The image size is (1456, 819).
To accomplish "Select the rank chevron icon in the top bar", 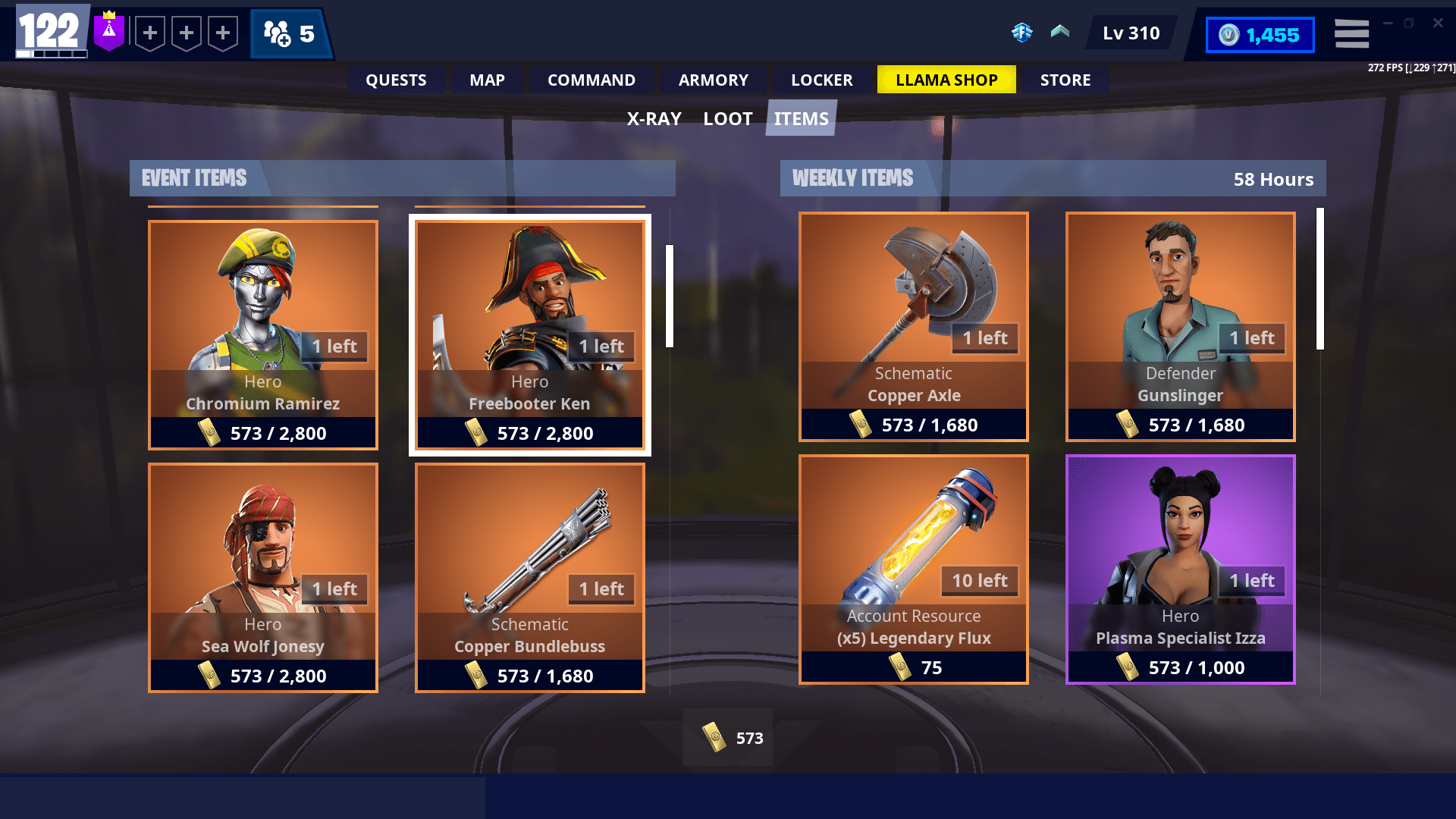I will coord(1059,33).
